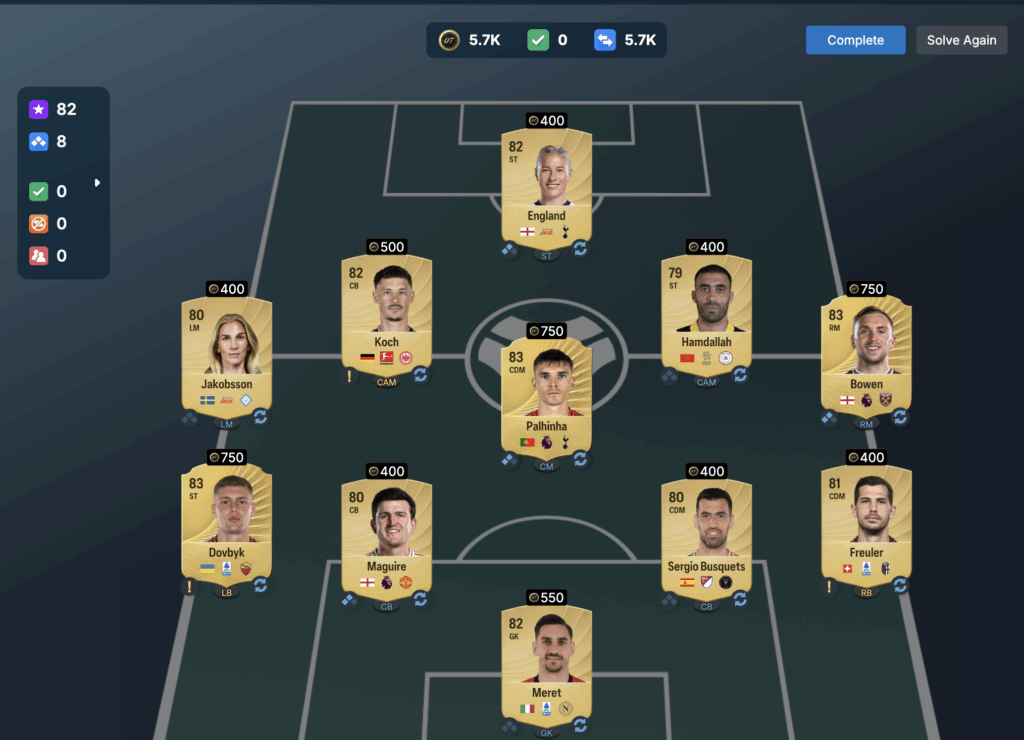1024x740 pixels.
Task: Click the swap icon under Bowen's card
Action: 900,417
